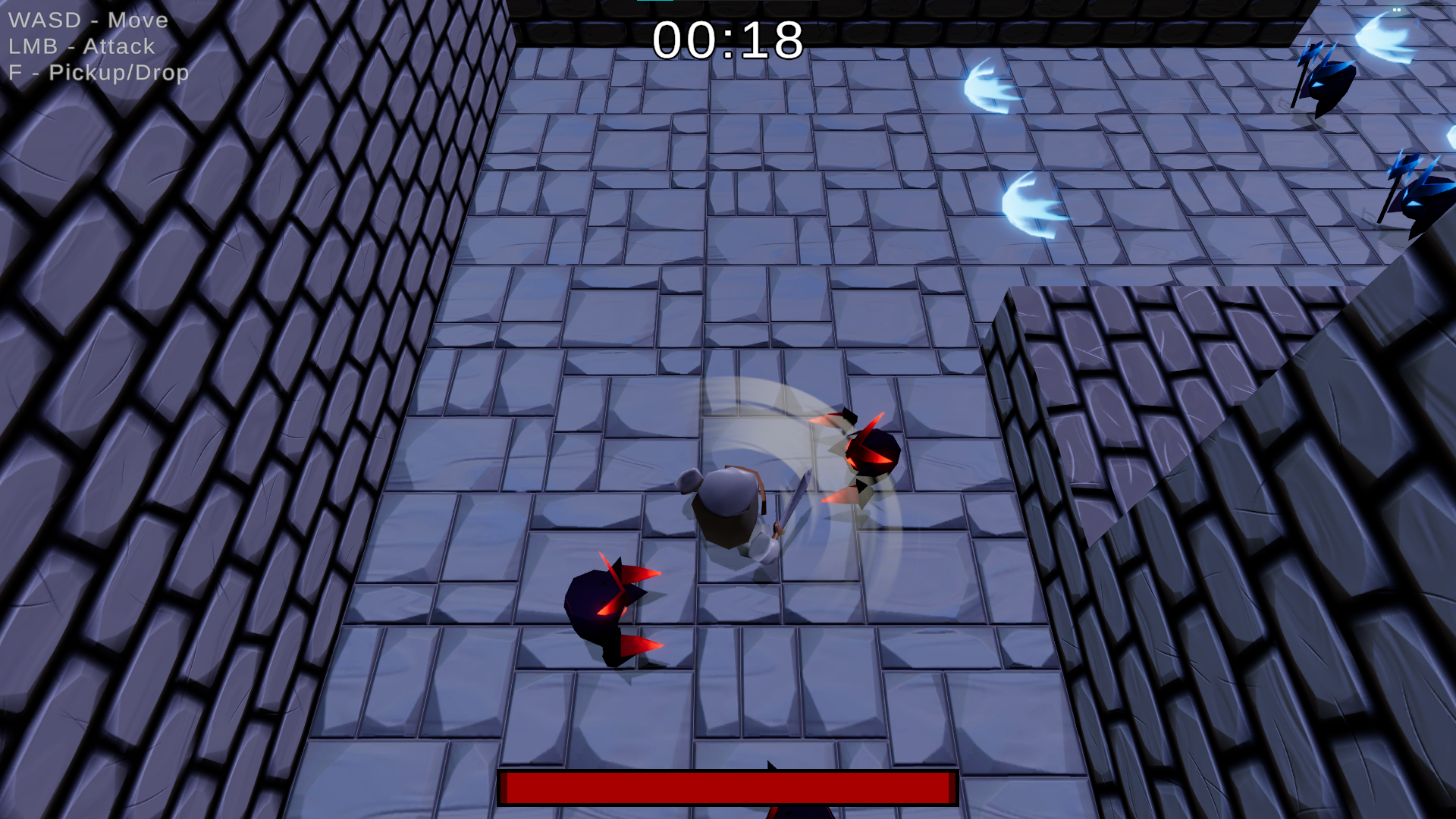The height and width of the screenshot is (819, 1456).
Task: Click the LMB - Attack instruction line
Action: pos(81,46)
